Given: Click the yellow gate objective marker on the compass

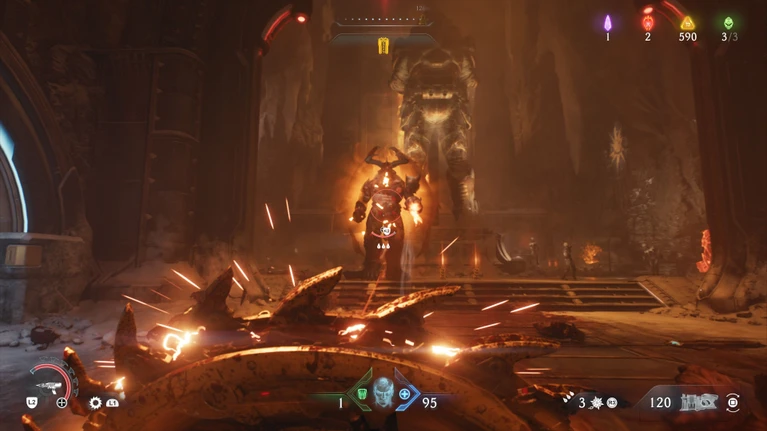Looking at the screenshot, I should pyautogui.click(x=383, y=45).
